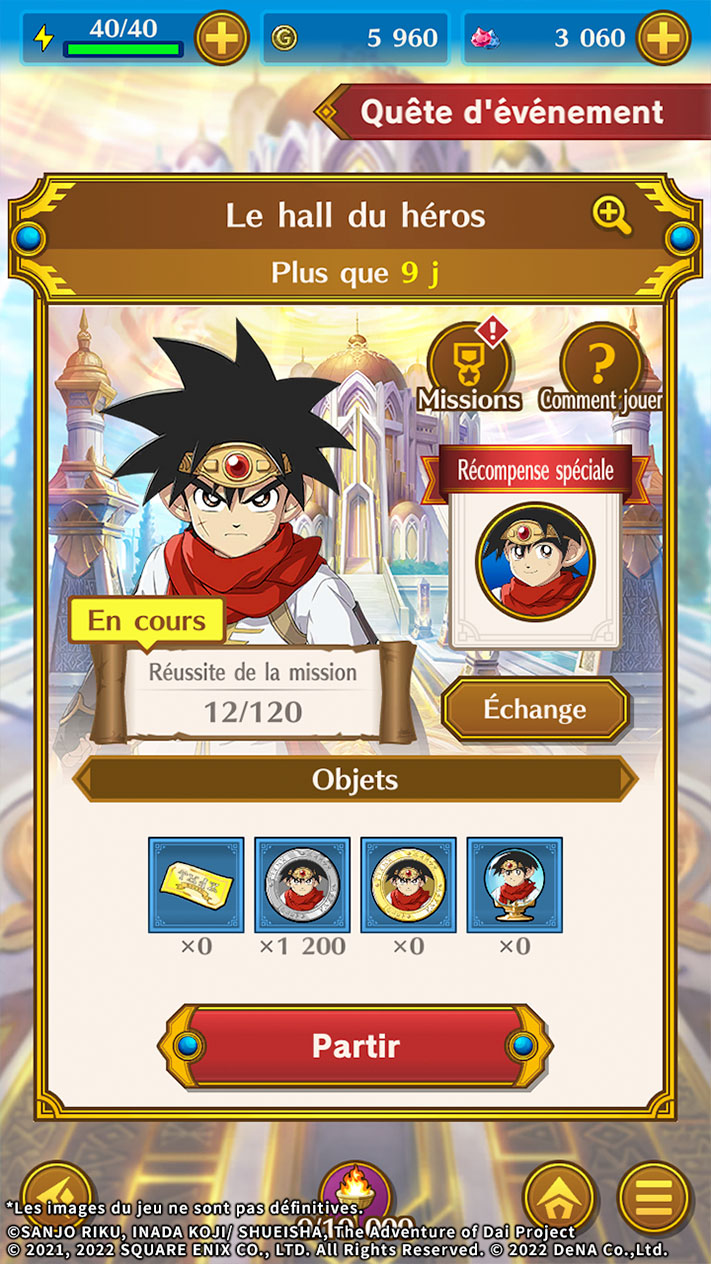Add stamina with the plus button
This screenshot has width=711, height=1264.
pos(221,38)
